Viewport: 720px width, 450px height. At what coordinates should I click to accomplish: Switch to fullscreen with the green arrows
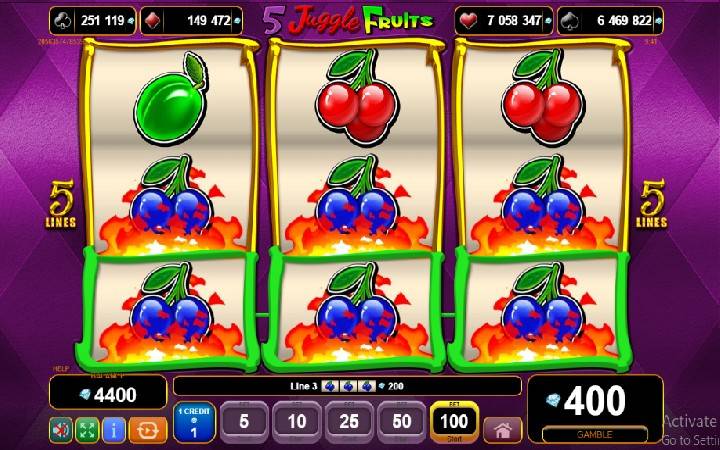(87, 430)
